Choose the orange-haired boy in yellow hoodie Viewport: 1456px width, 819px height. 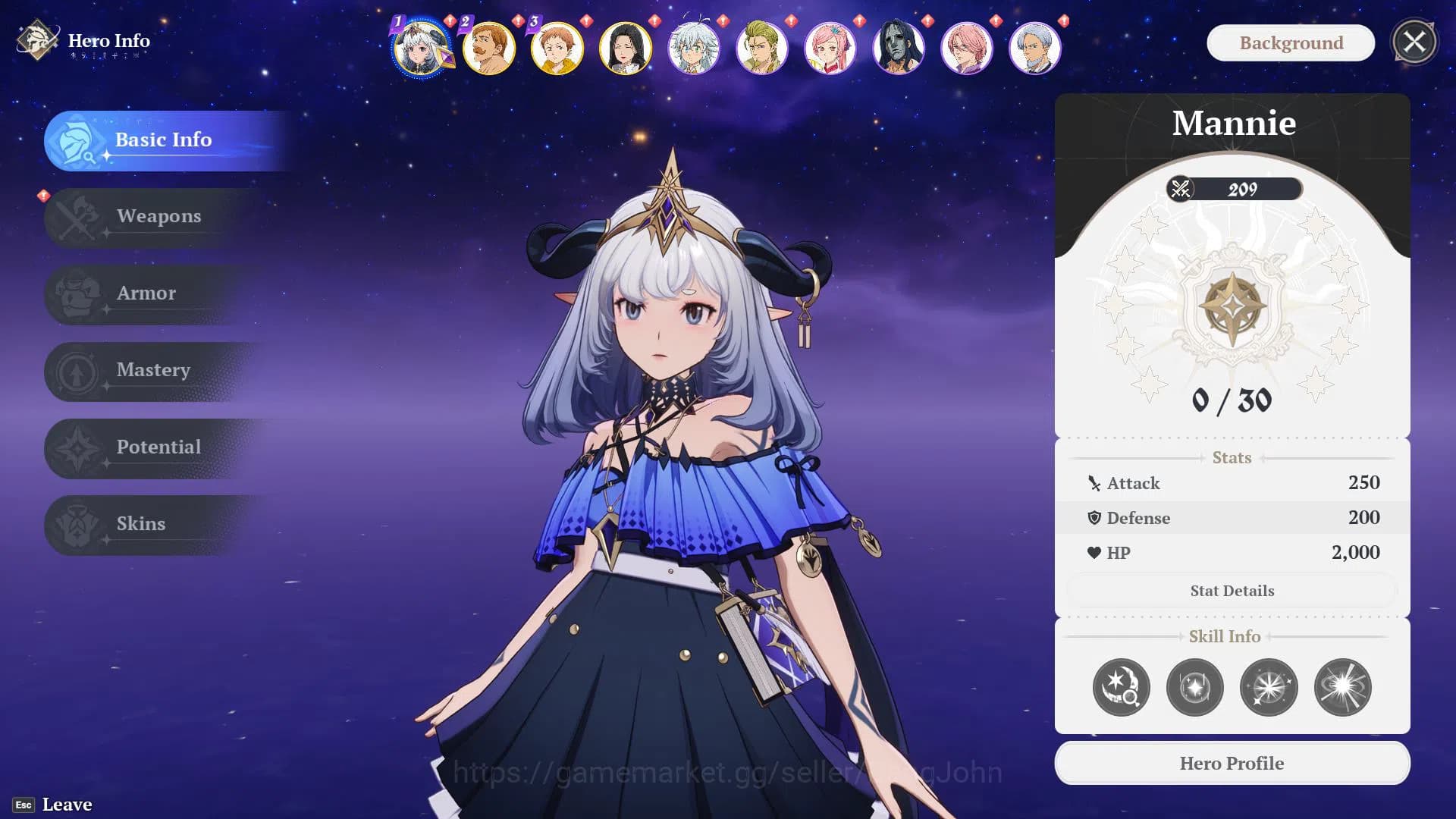(557, 49)
